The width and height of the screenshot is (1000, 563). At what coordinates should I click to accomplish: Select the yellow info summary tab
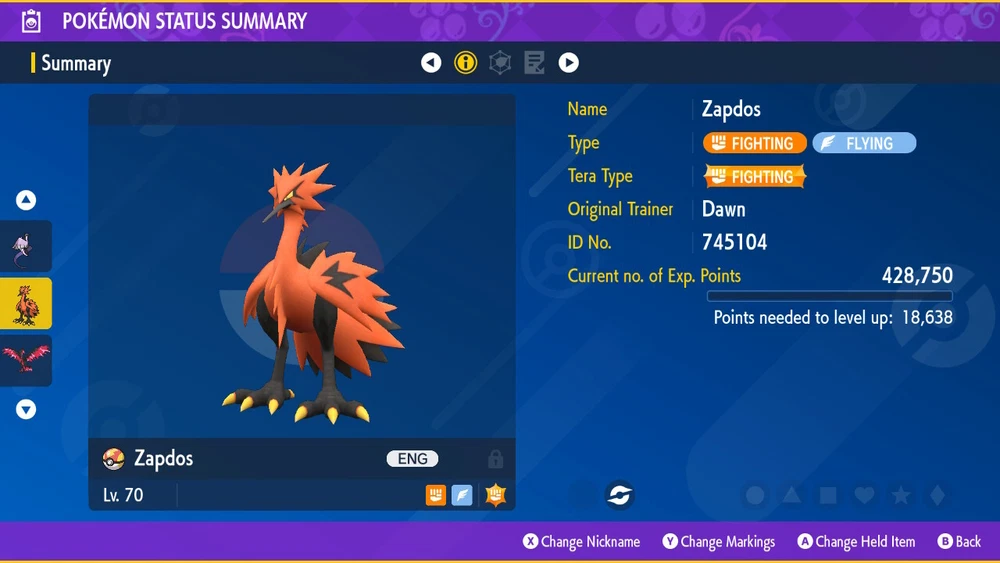(465, 63)
